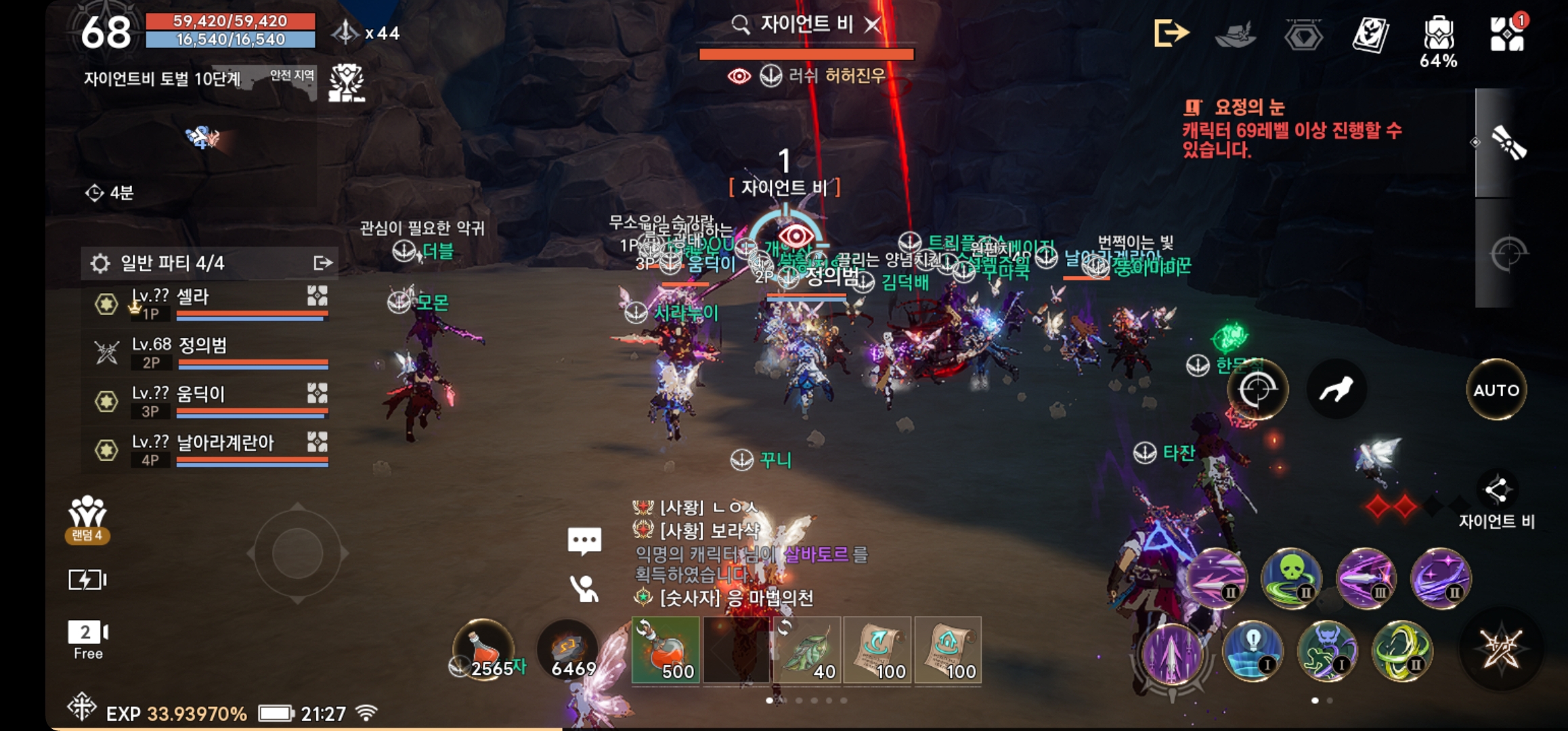Image resolution: width=1568 pixels, height=731 pixels.
Task: Open the chat speech bubble button
Action: point(584,540)
